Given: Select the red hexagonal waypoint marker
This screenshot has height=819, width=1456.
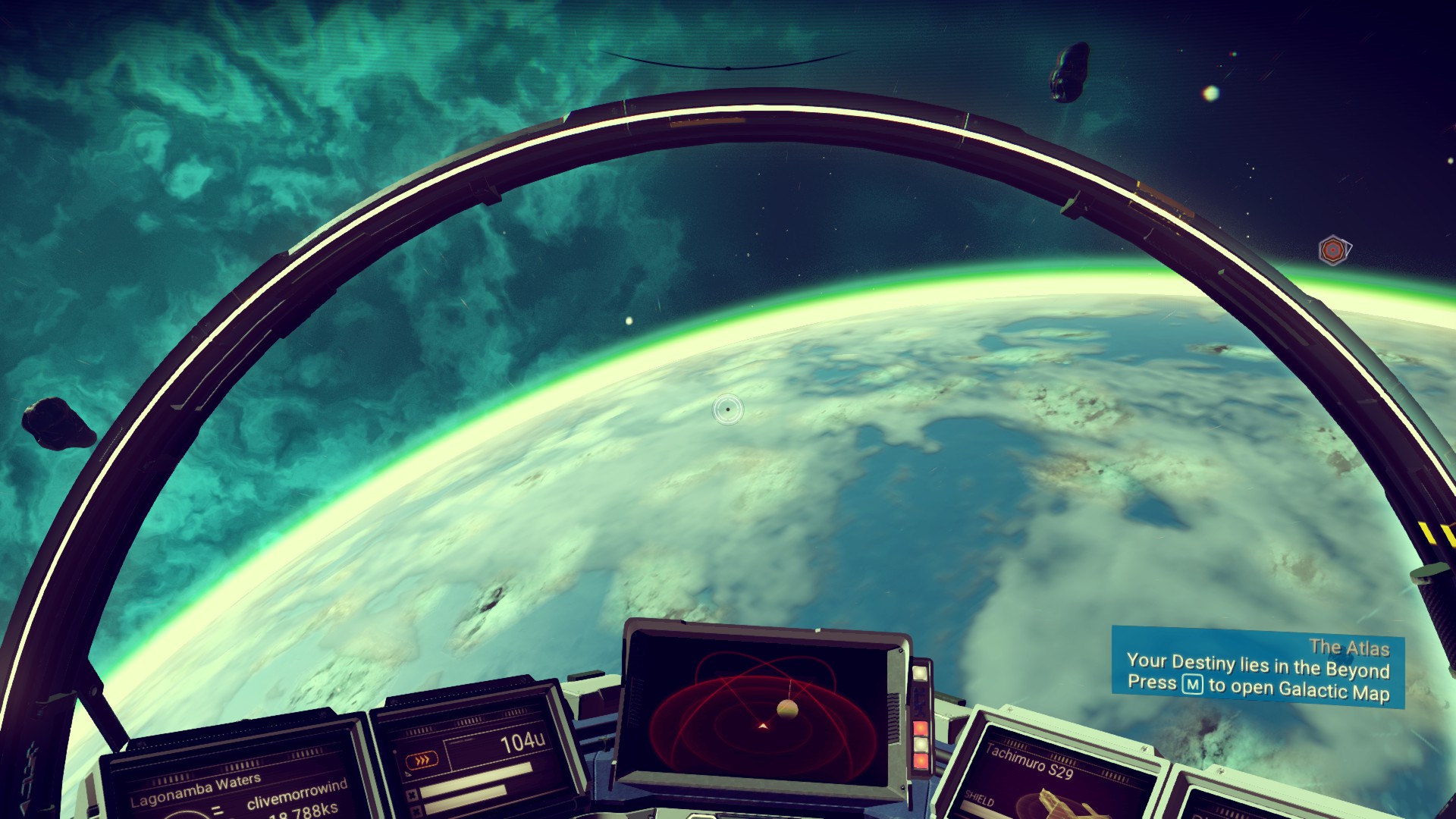Looking at the screenshot, I should click(x=1332, y=249).
